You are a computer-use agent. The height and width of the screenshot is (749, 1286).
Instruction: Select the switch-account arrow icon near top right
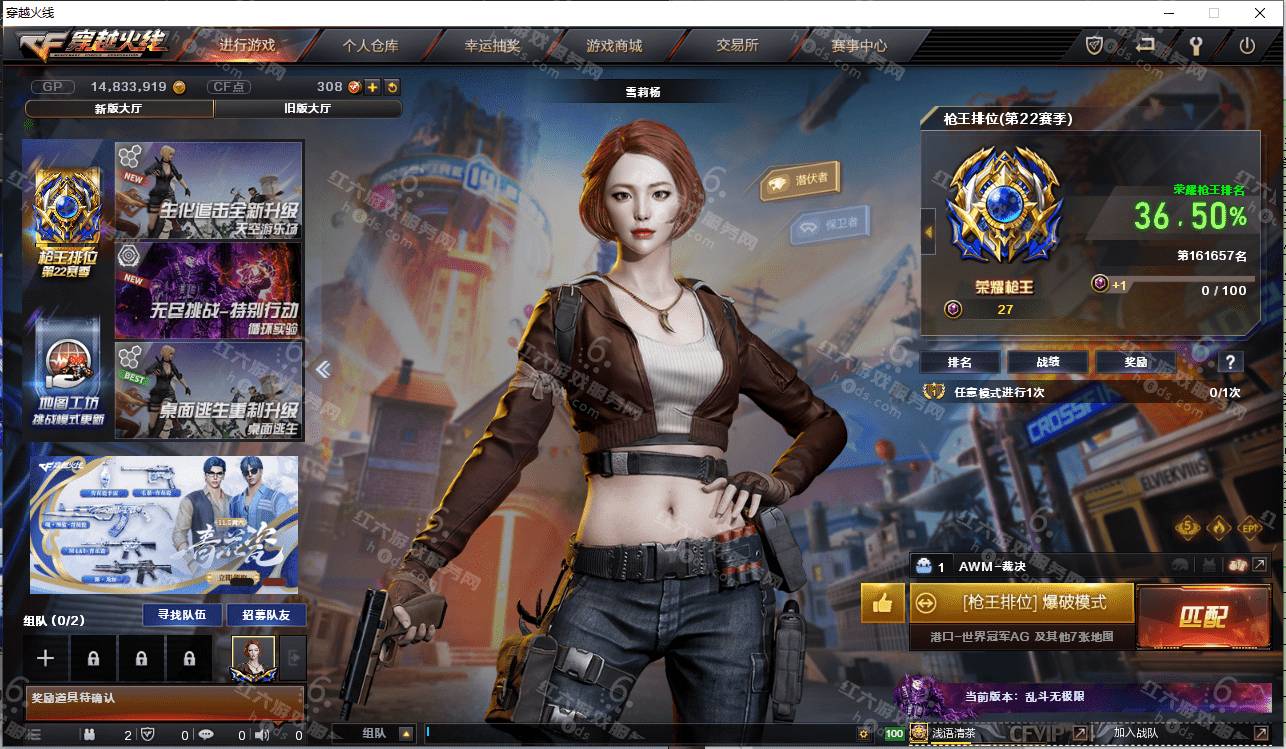point(1146,44)
